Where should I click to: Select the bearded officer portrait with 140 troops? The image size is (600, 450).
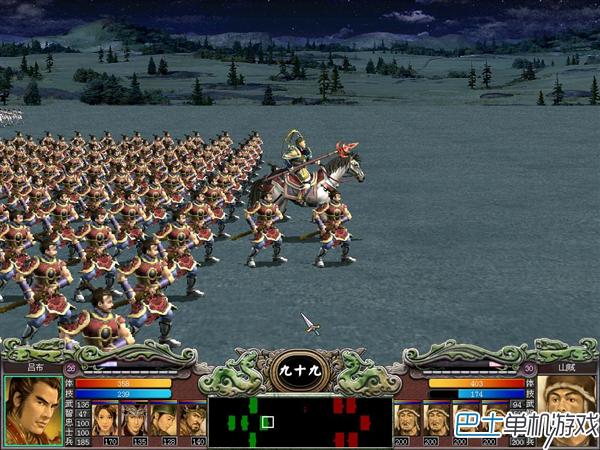click(x=192, y=417)
